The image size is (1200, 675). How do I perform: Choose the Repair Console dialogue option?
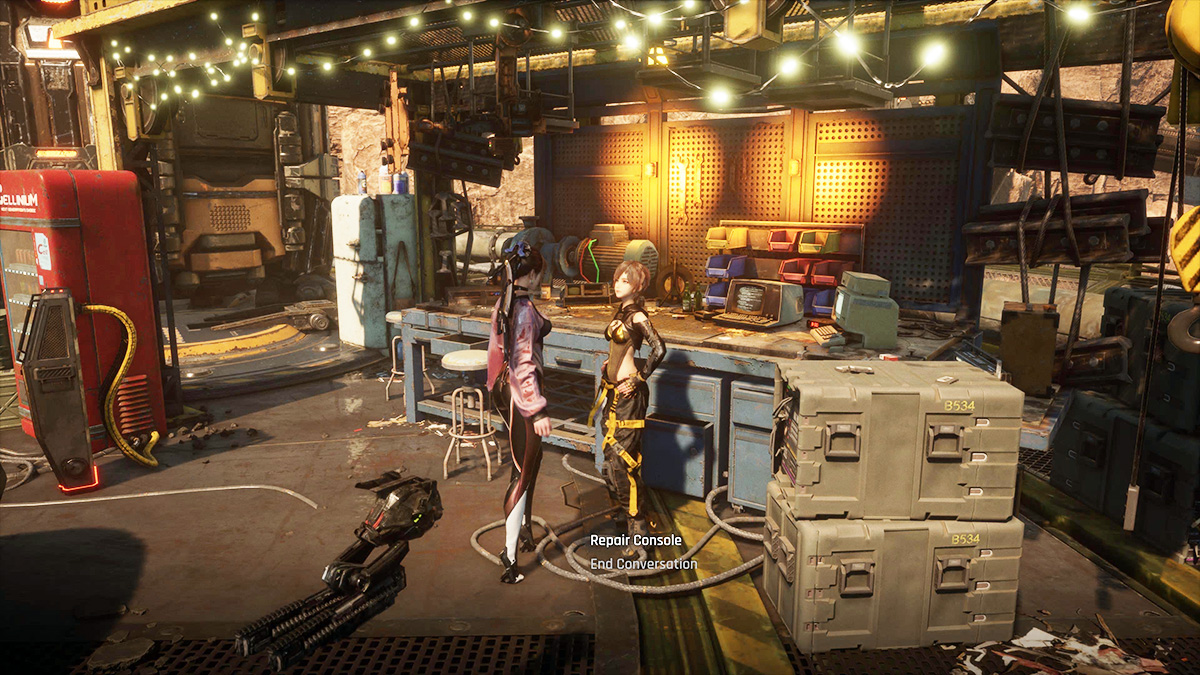pyautogui.click(x=635, y=540)
